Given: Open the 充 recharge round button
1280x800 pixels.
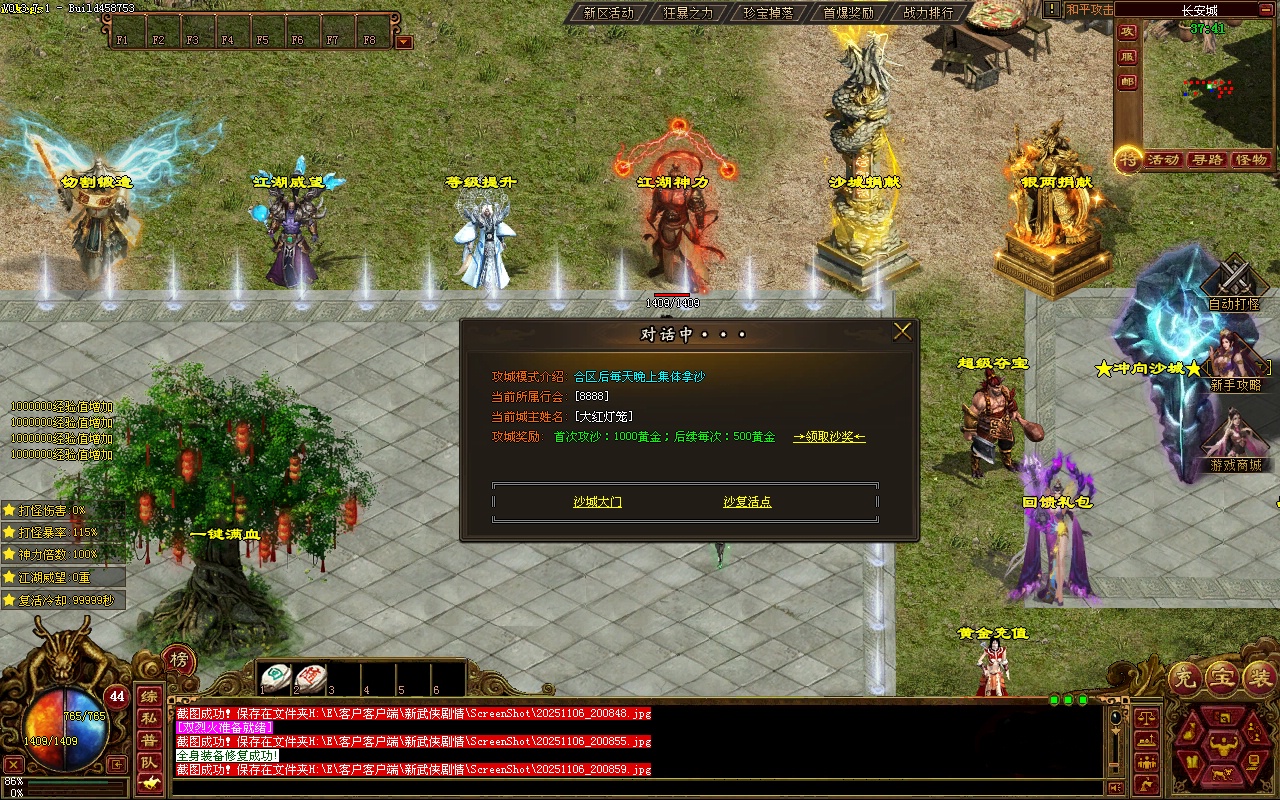Looking at the screenshot, I should (x=1185, y=678).
